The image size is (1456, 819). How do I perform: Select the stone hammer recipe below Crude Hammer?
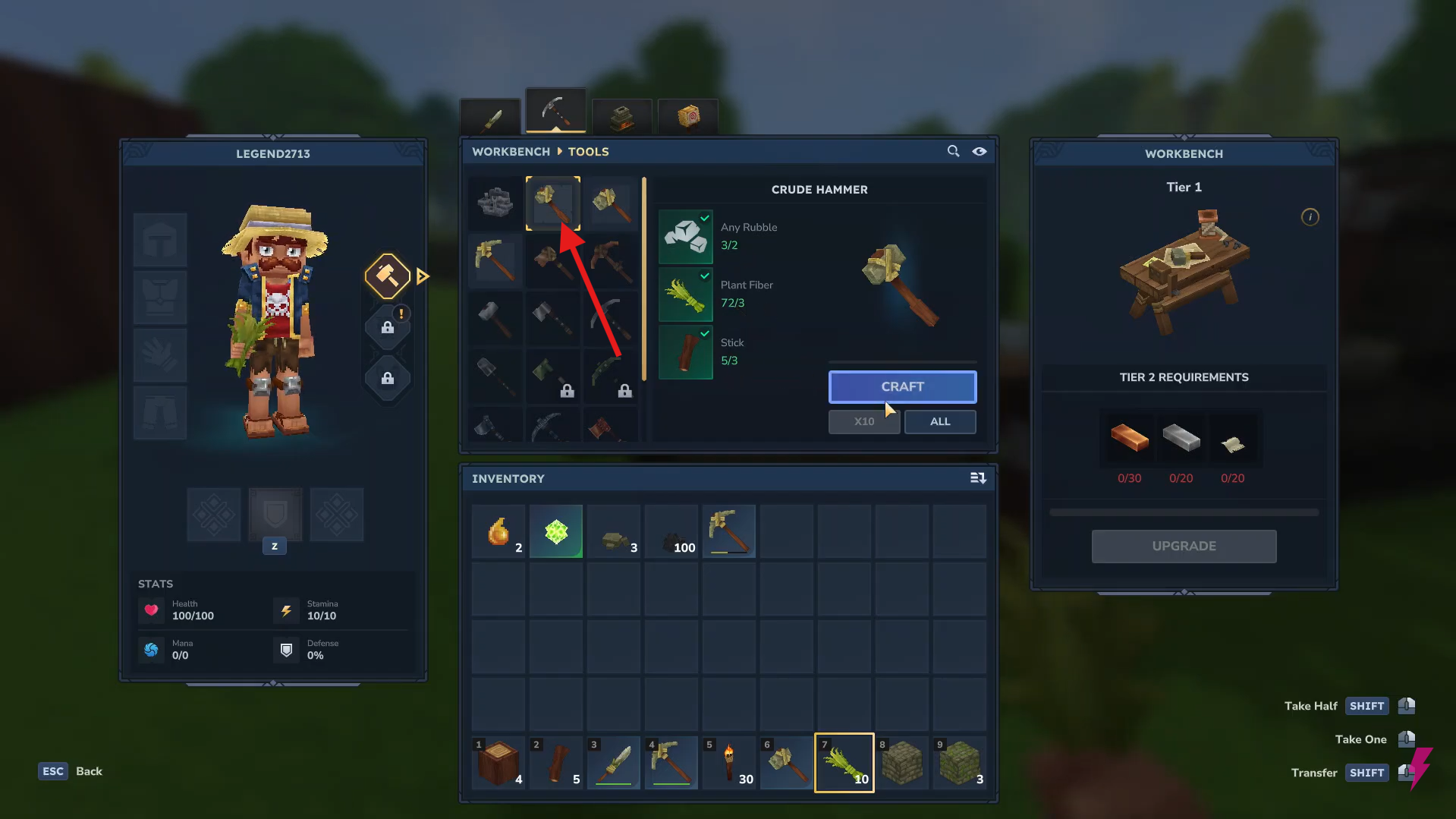[552, 260]
